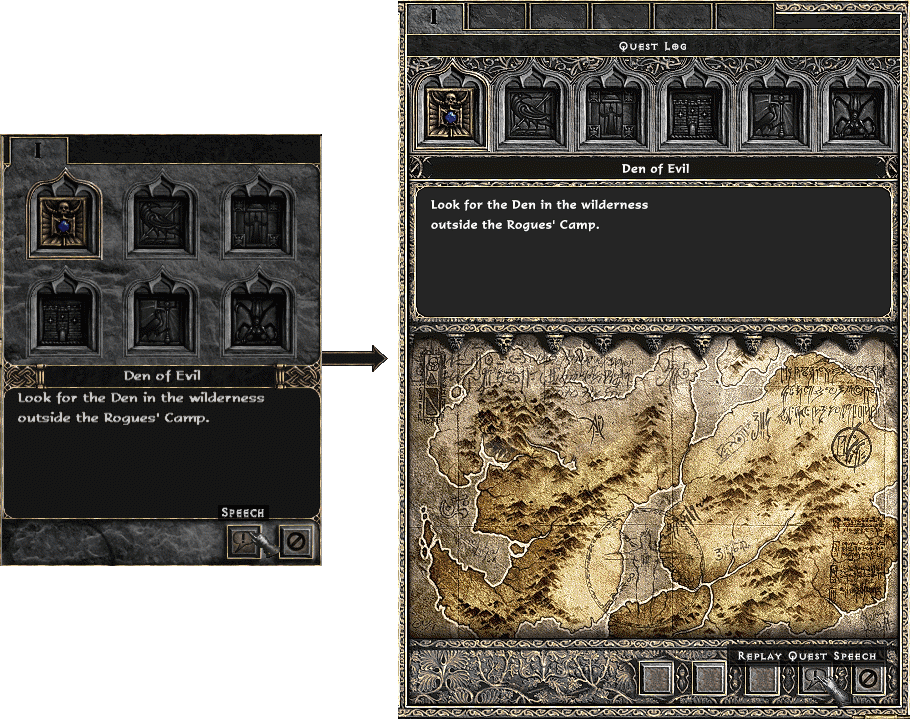Open the gateway figure quest in the small panel
Screen dimensions: 910x719
click(258, 219)
